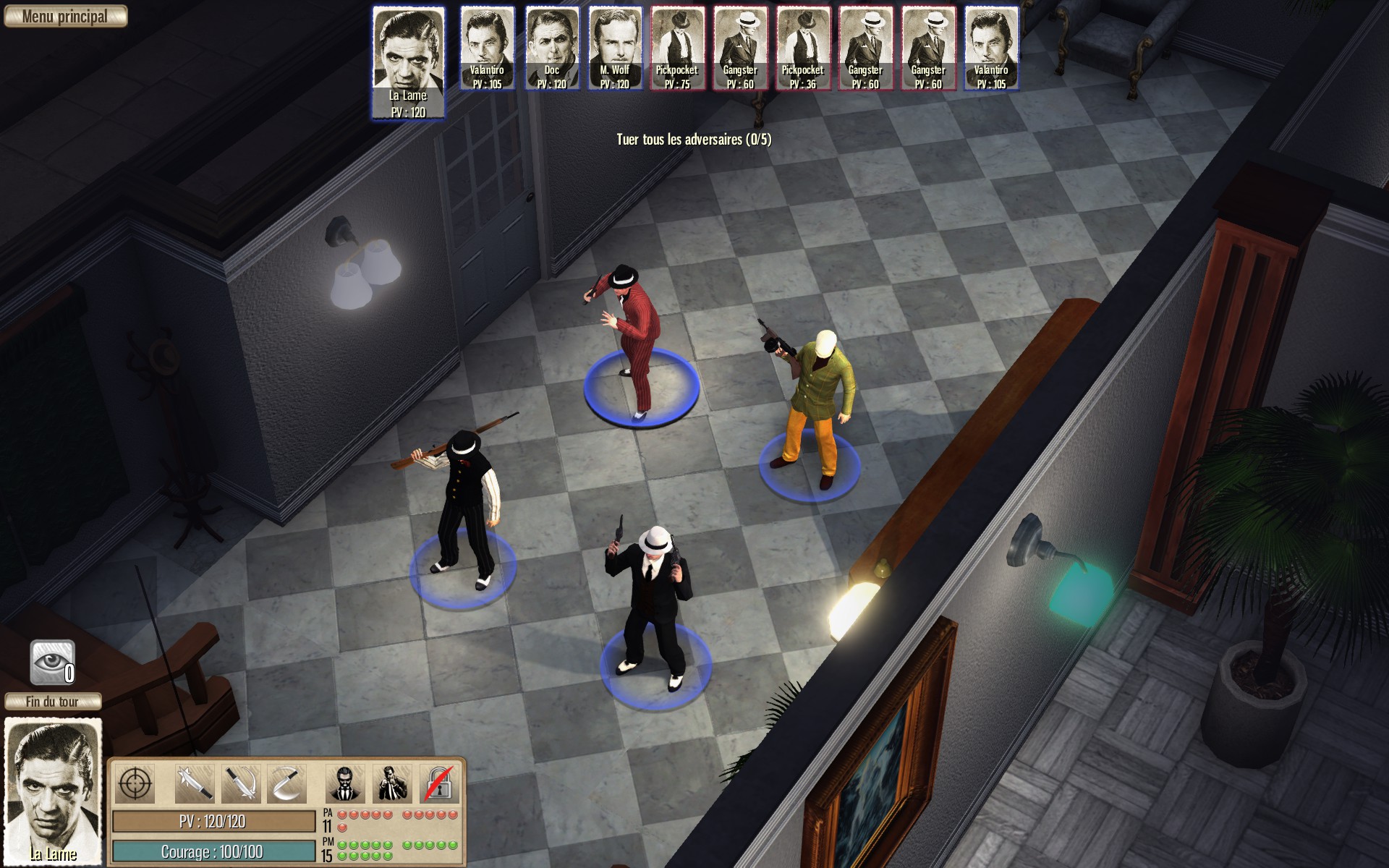The width and height of the screenshot is (1389, 868).
Task: Toggle the eye vision icon
Action: pos(53,662)
